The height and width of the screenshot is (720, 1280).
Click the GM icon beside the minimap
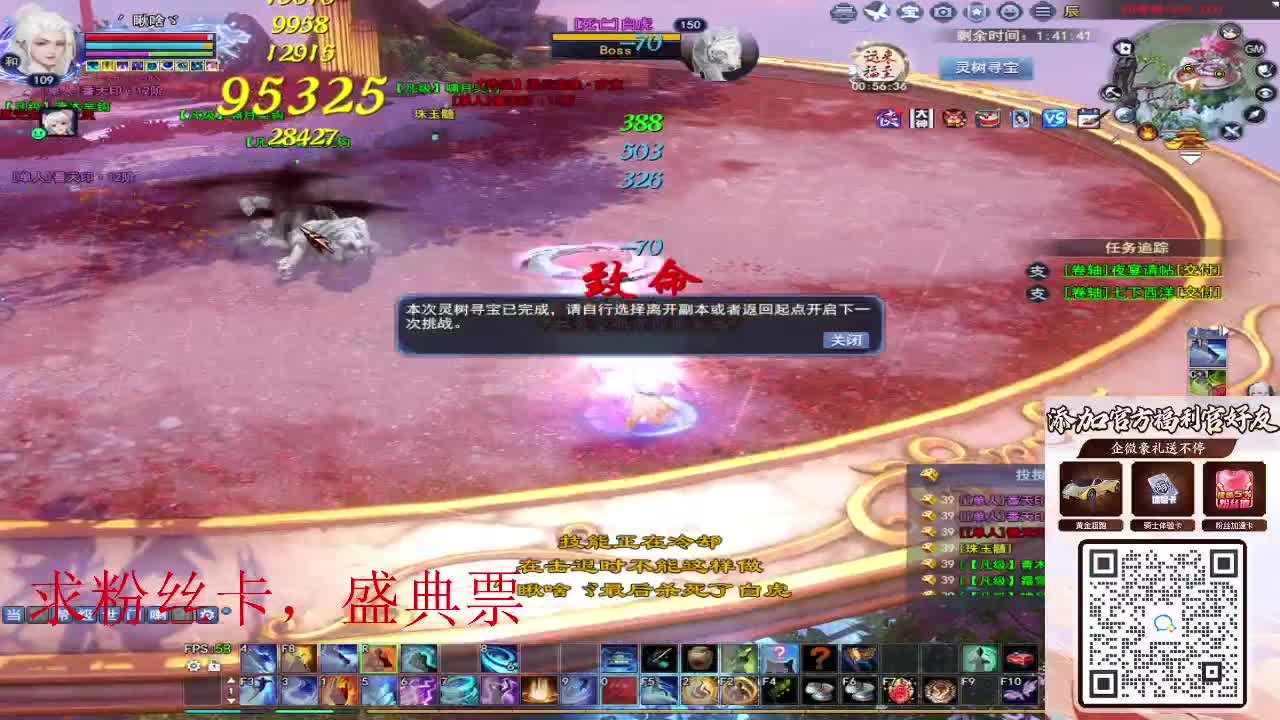1253,49
